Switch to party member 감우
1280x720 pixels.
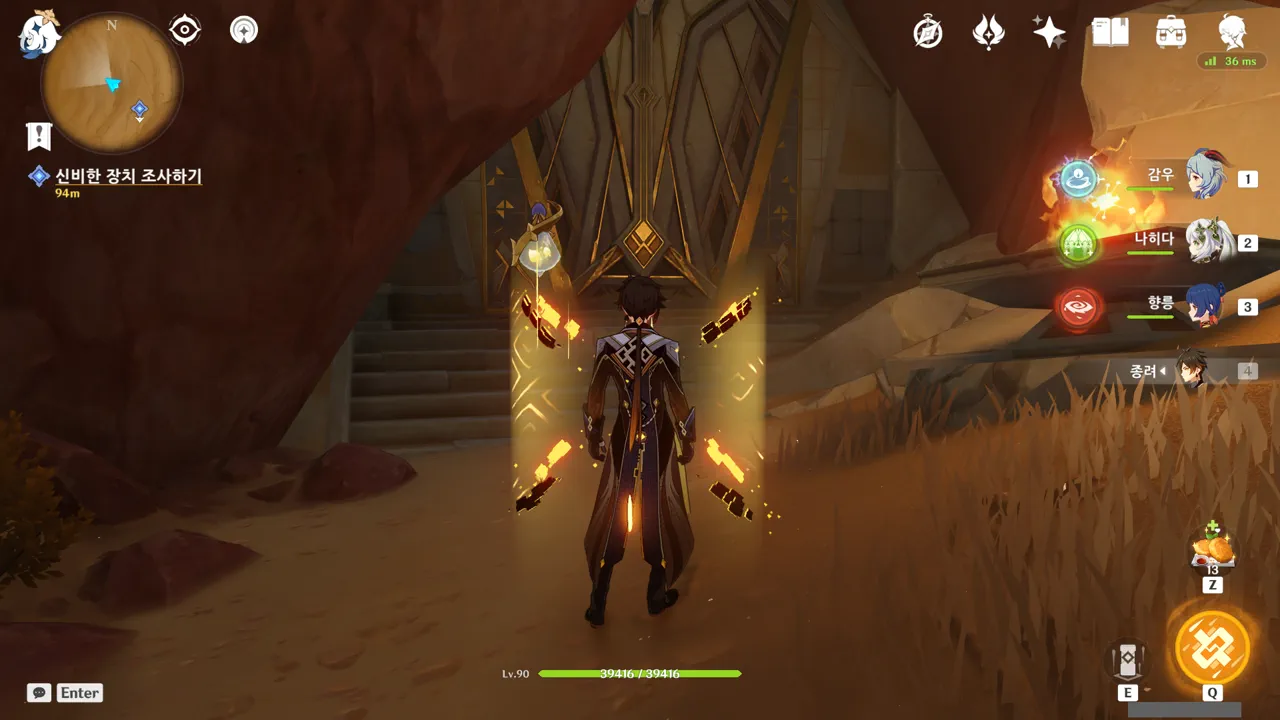click(x=1205, y=177)
